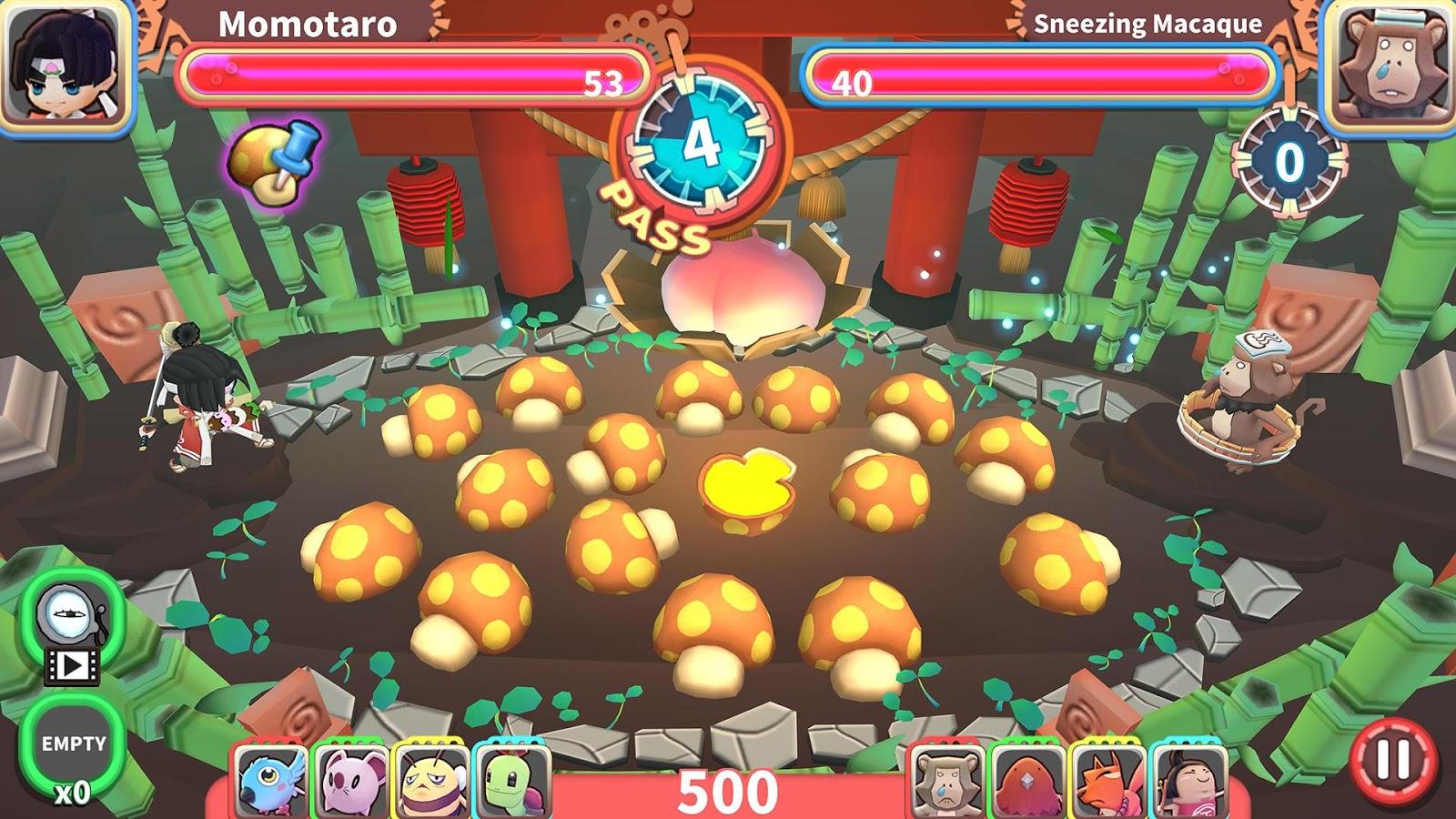Open Sneezing Macaque's opponent portrait
The height and width of the screenshot is (819, 1456).
click(1390, 66)
